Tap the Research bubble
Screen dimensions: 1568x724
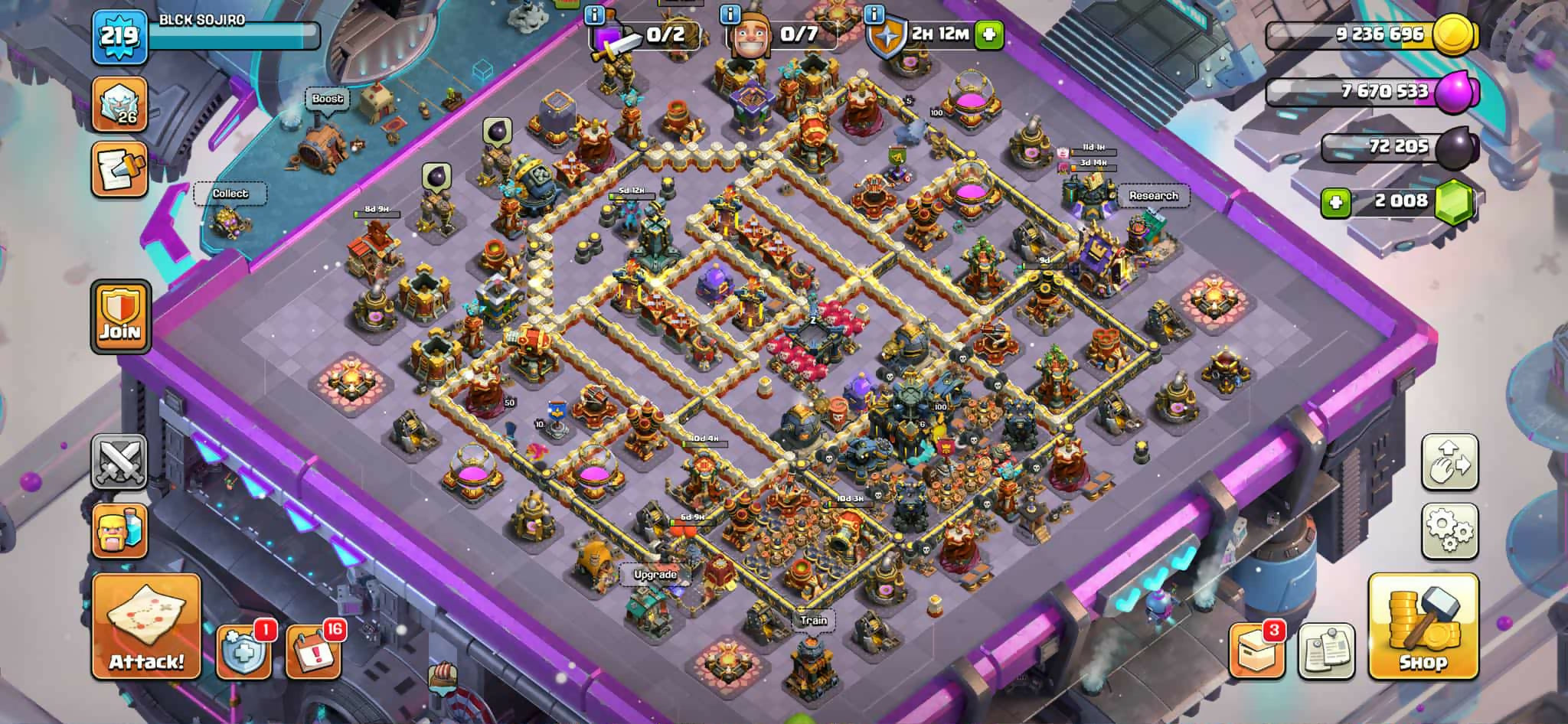point(1153,196)
